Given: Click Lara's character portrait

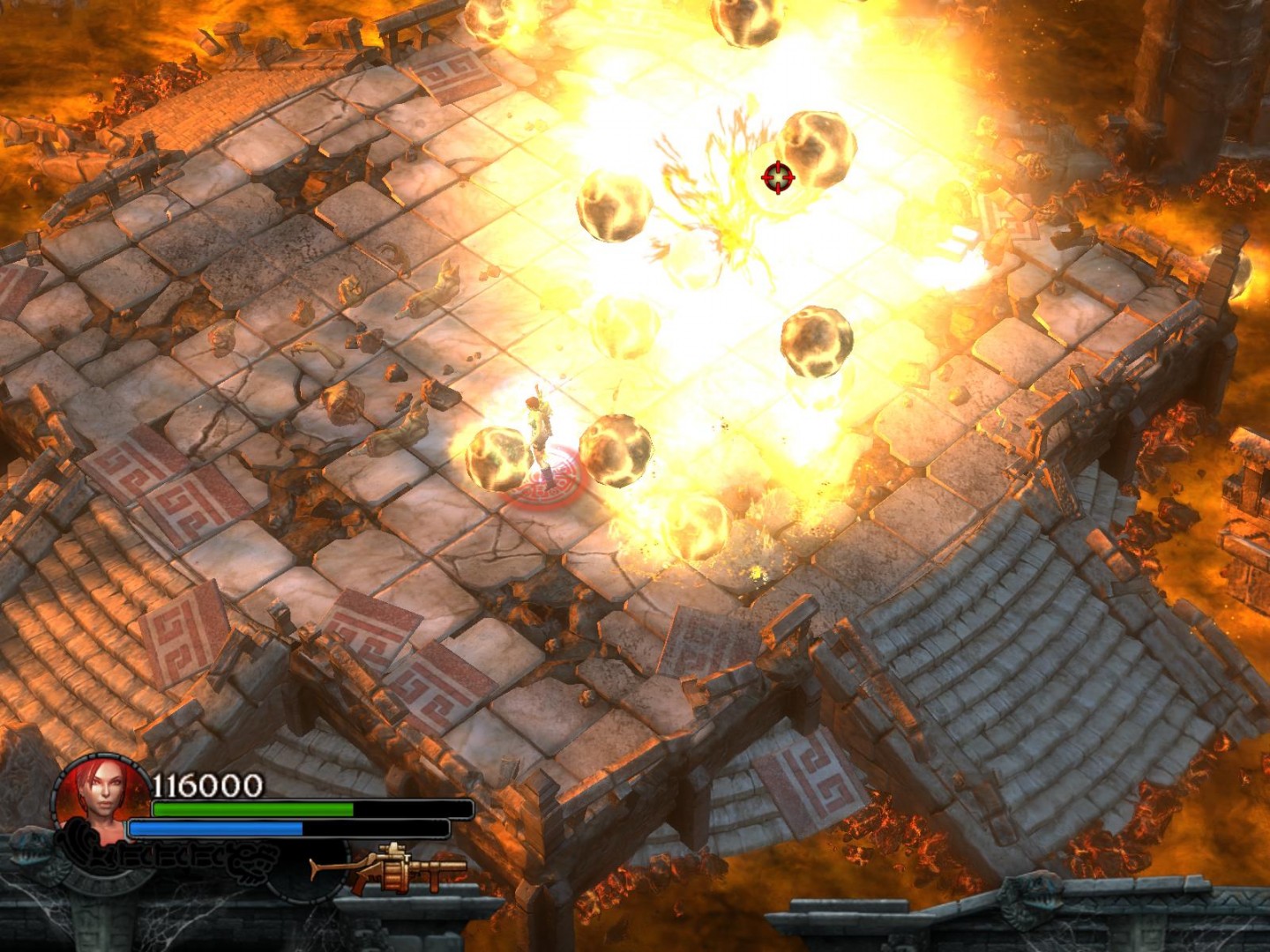Looking at the screenshot, I should click(102, 794).
